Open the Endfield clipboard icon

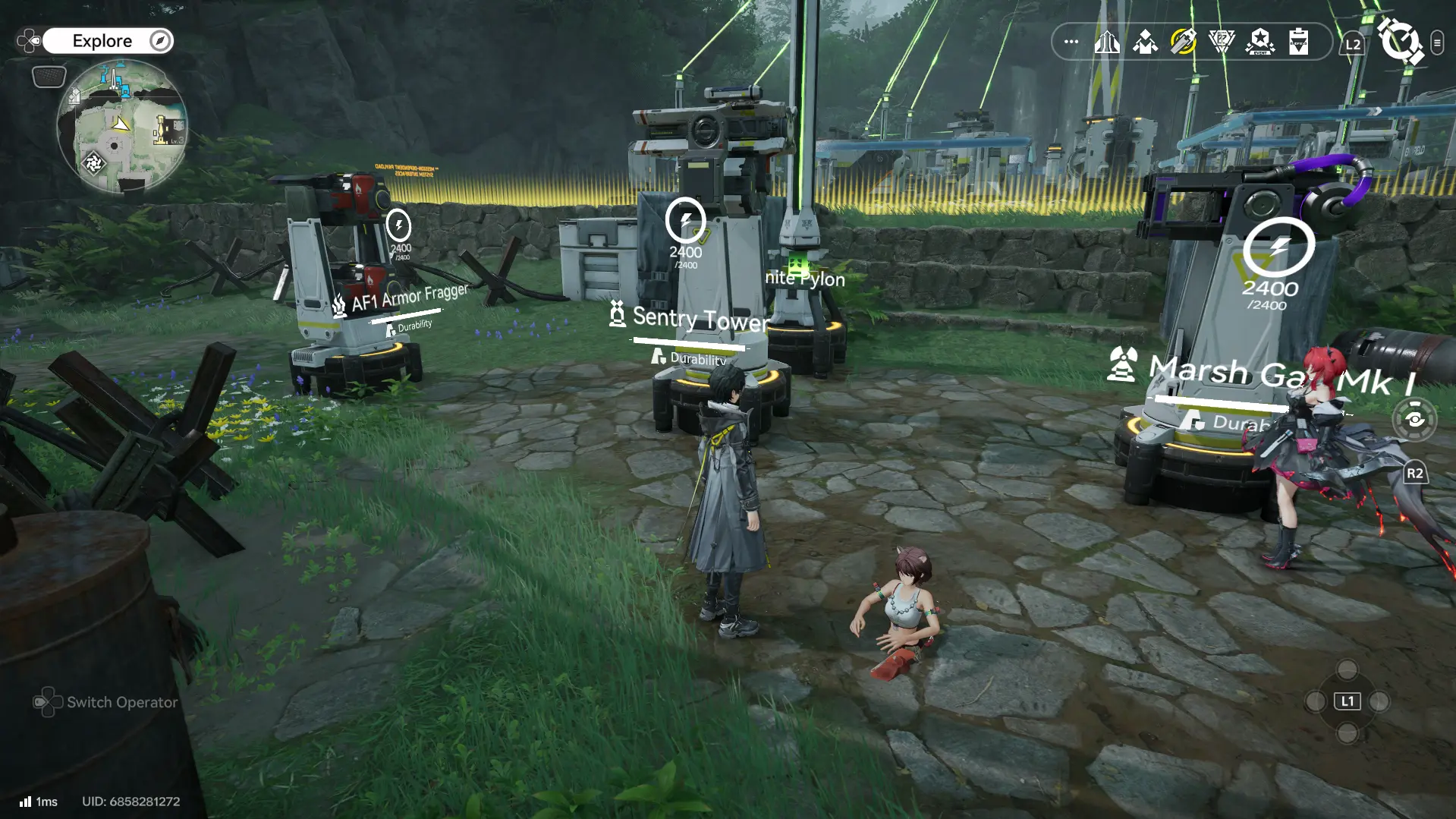1298,42
